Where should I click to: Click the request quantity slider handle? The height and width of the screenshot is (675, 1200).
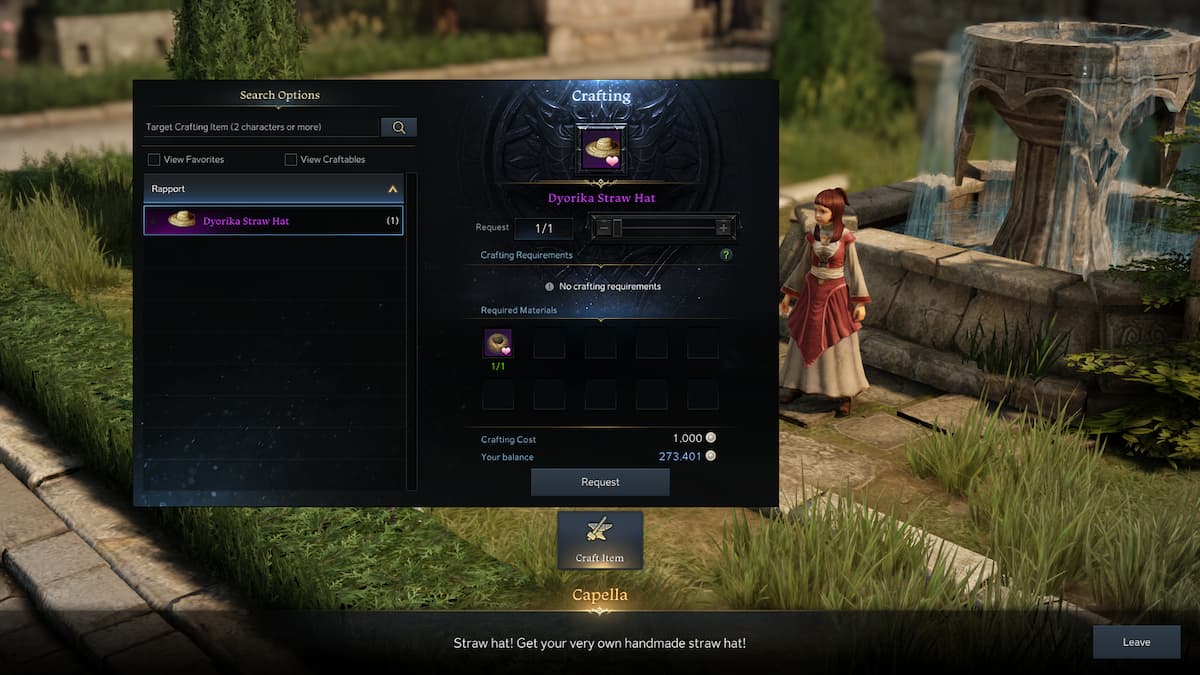[x=617, y=228]
